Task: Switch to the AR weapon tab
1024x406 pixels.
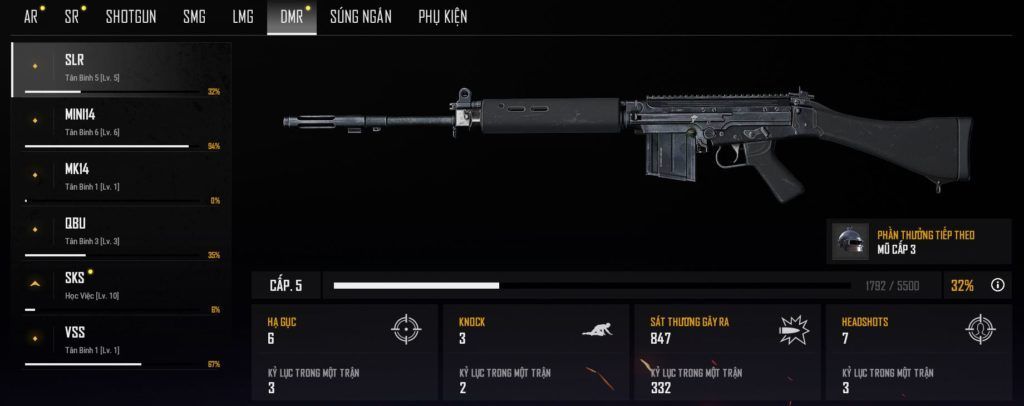Action: 30,16
